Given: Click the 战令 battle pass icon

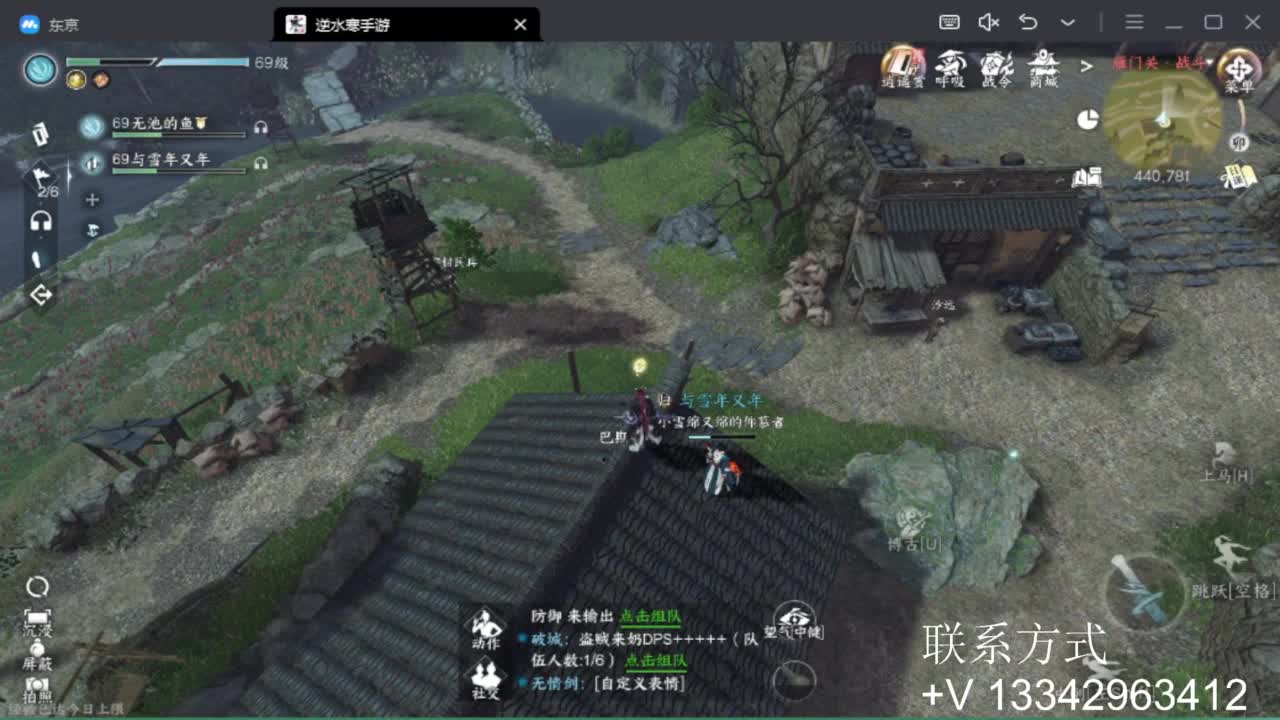Looking at the screenshot, I should coord(998,65).
